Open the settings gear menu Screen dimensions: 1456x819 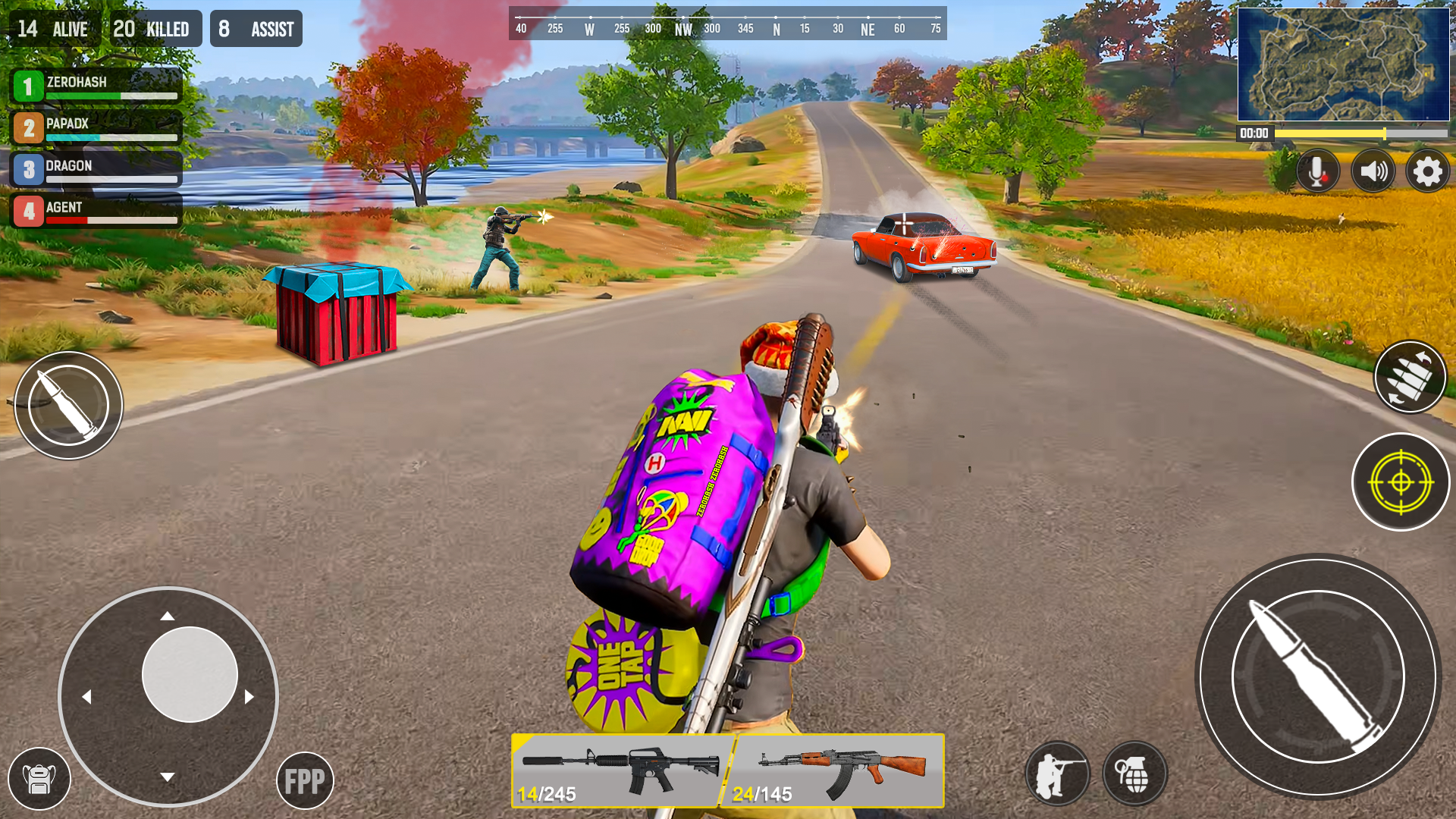(1427, 171)
